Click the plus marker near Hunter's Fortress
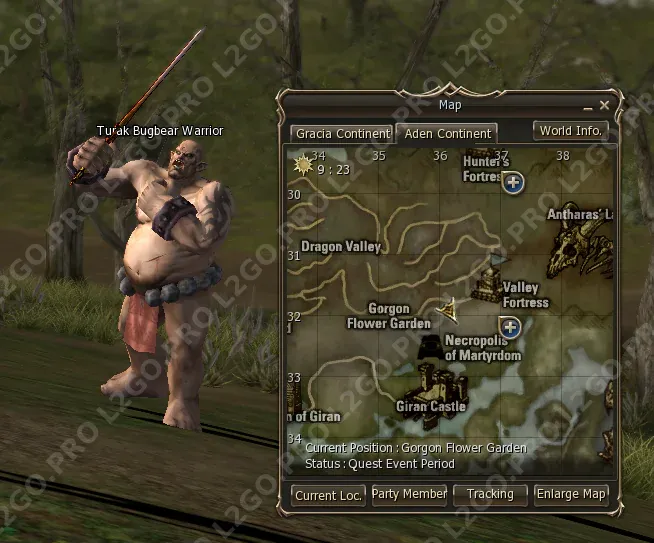Screen dimensions: 654x543 [513, 182]
